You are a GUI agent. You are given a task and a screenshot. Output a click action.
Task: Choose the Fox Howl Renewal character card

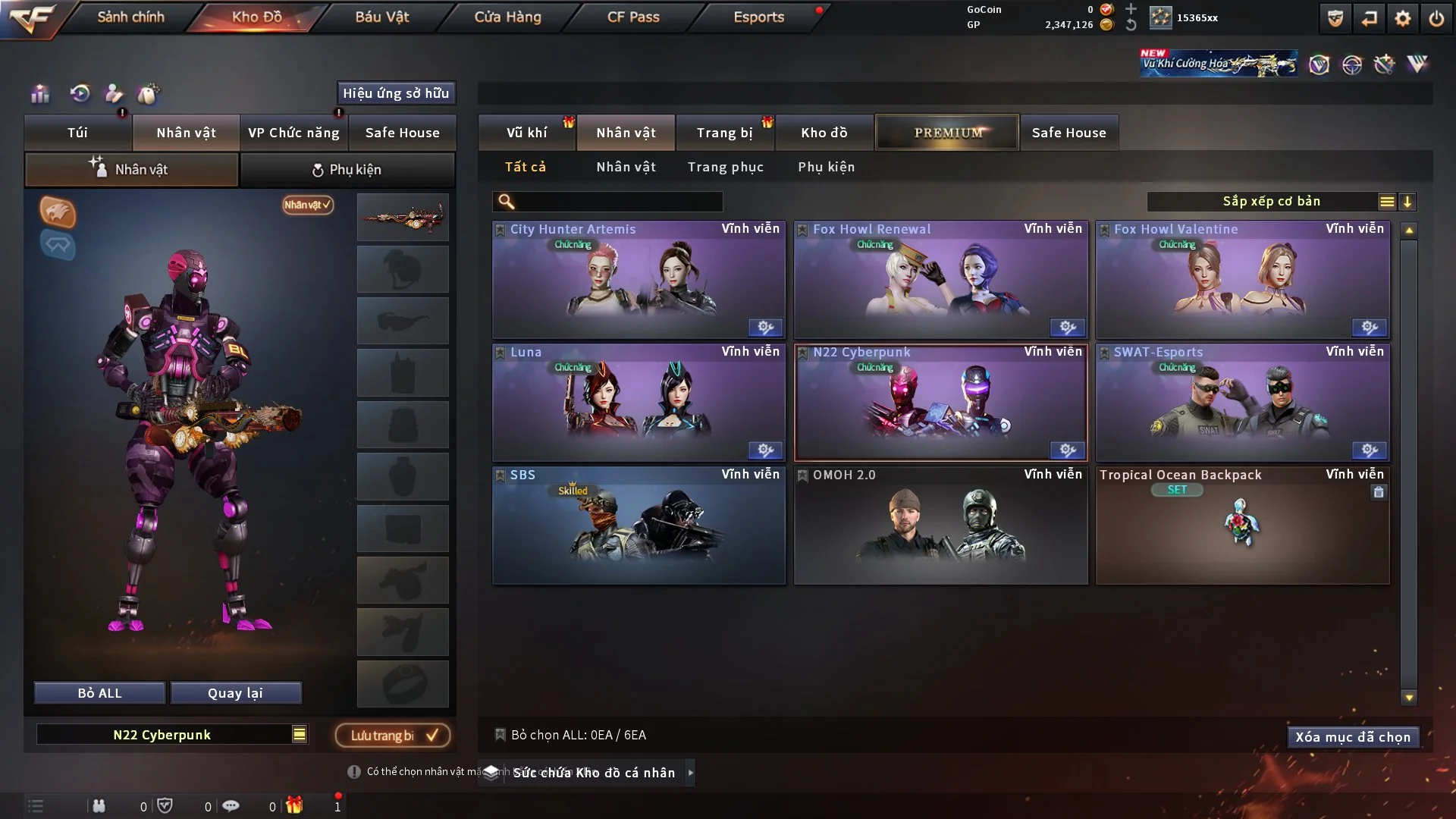click(940, 281)
